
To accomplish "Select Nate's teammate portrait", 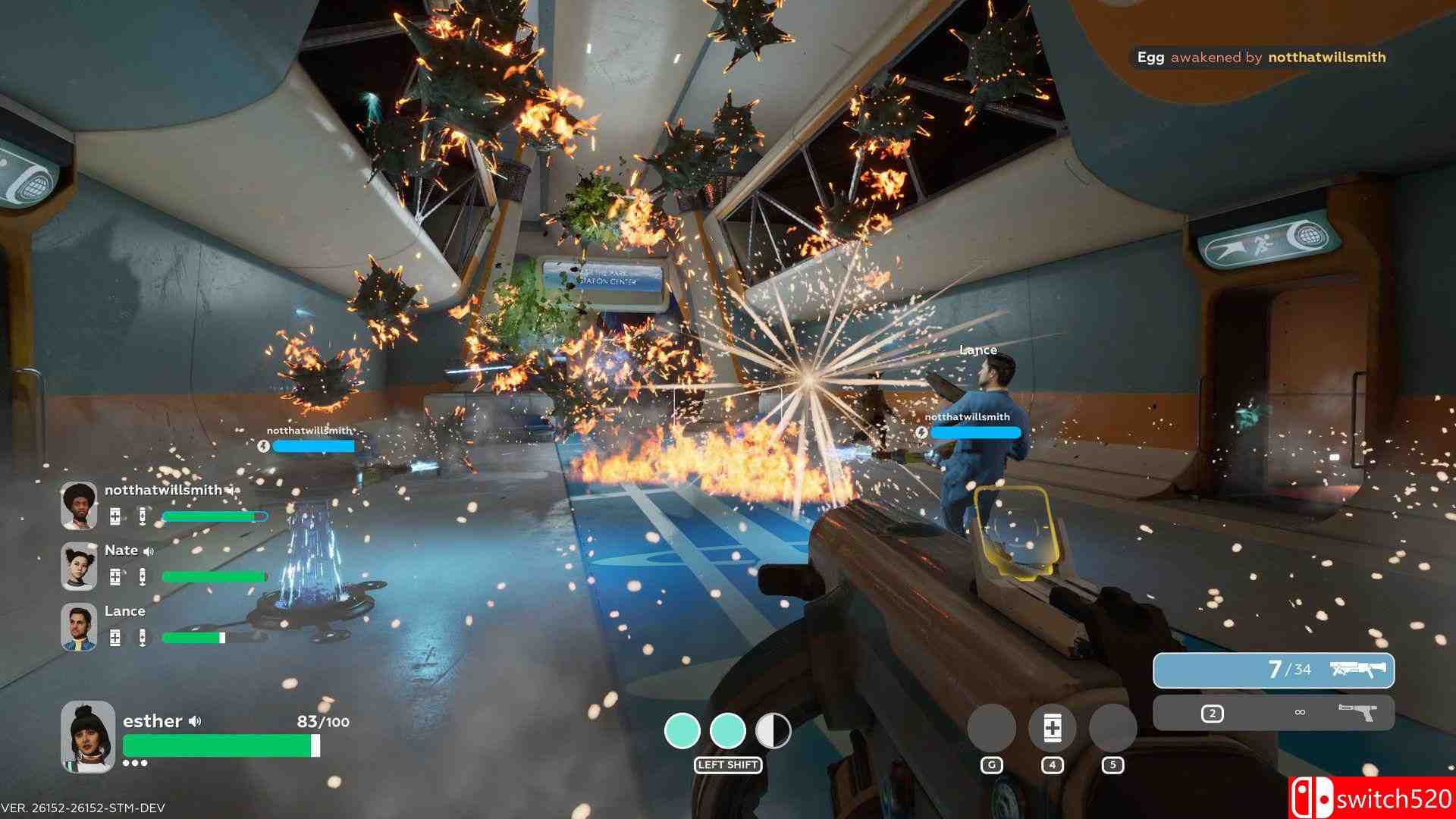I will pyautogui.click(x=79, y=566).
